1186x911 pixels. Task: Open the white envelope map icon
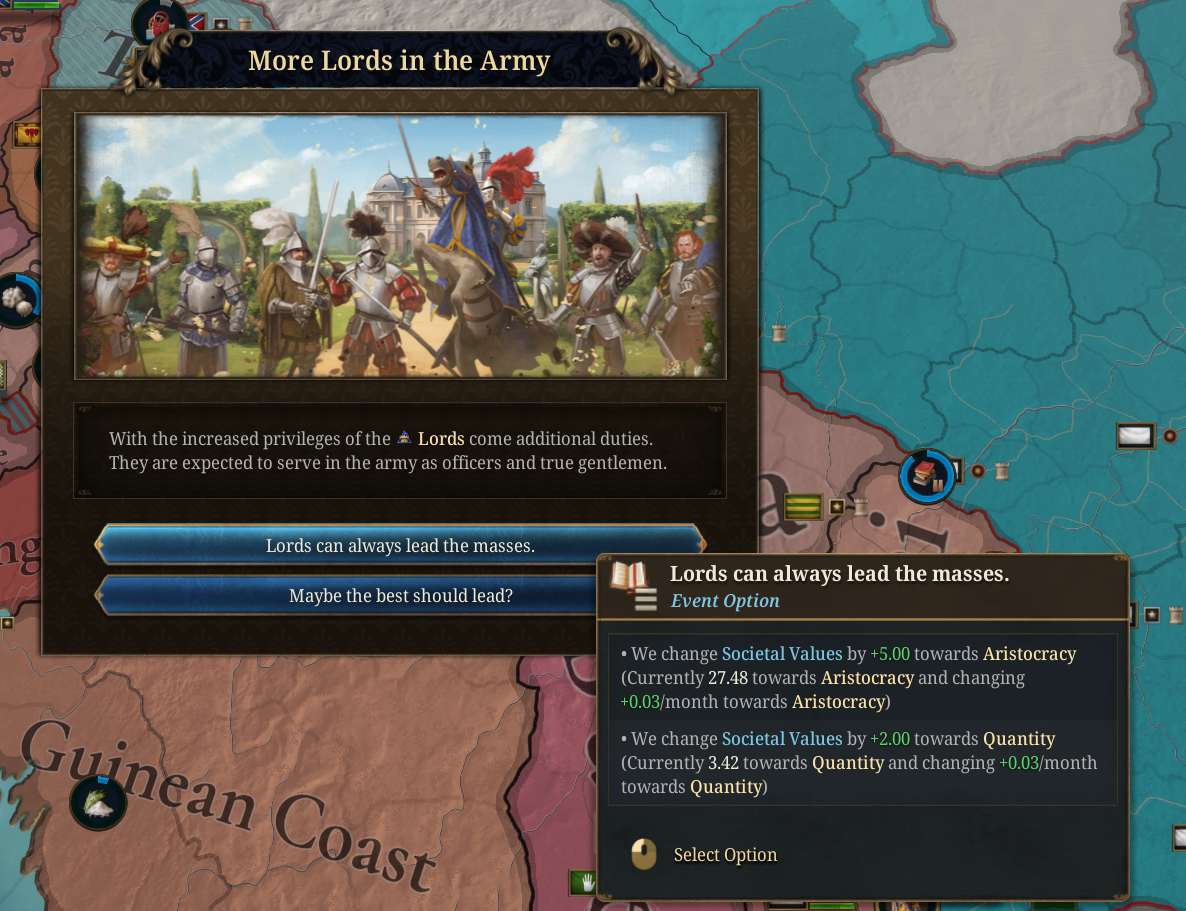[1134, 436]
